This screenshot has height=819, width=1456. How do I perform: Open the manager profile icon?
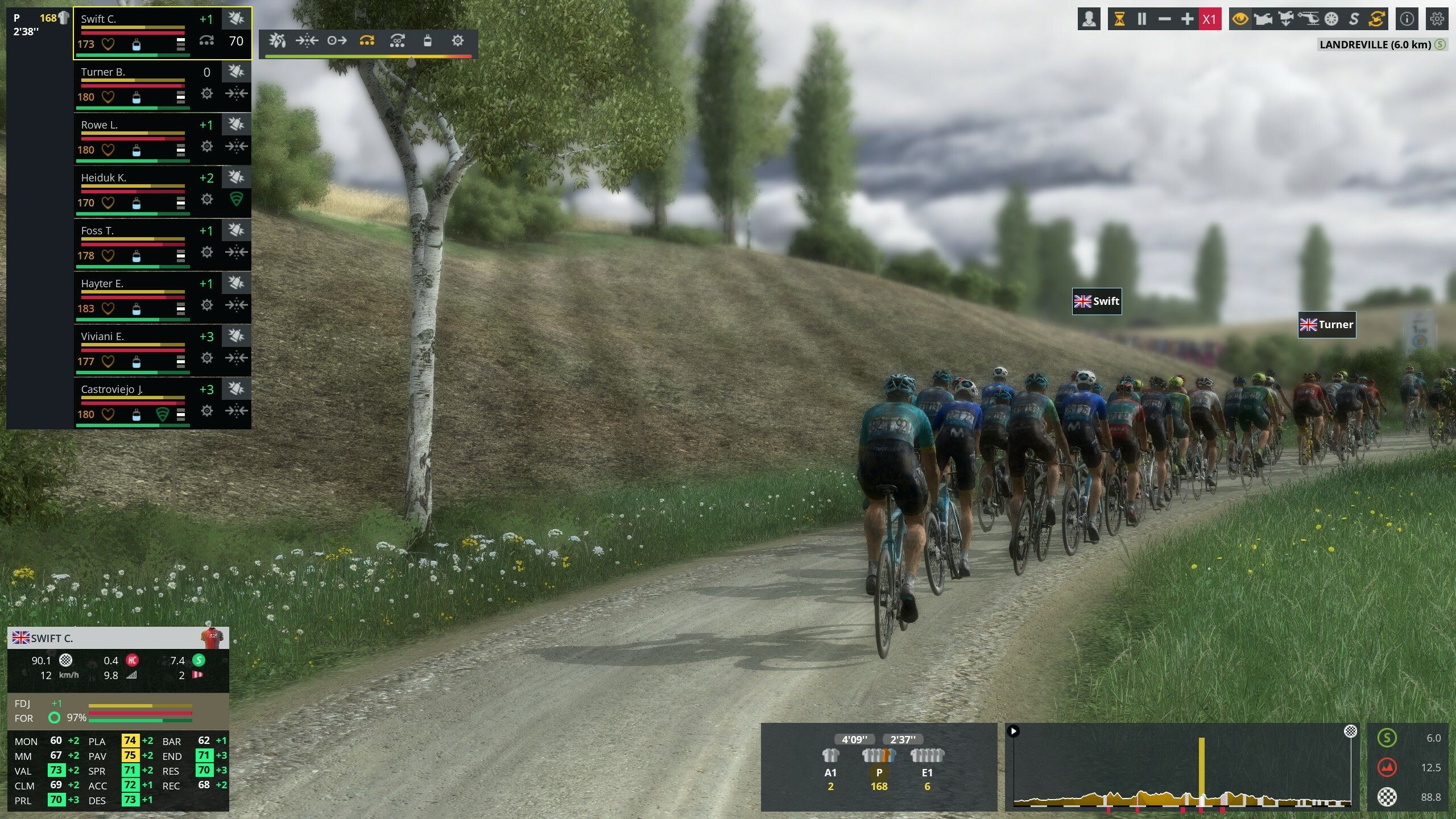click(x=1088, y=19)
